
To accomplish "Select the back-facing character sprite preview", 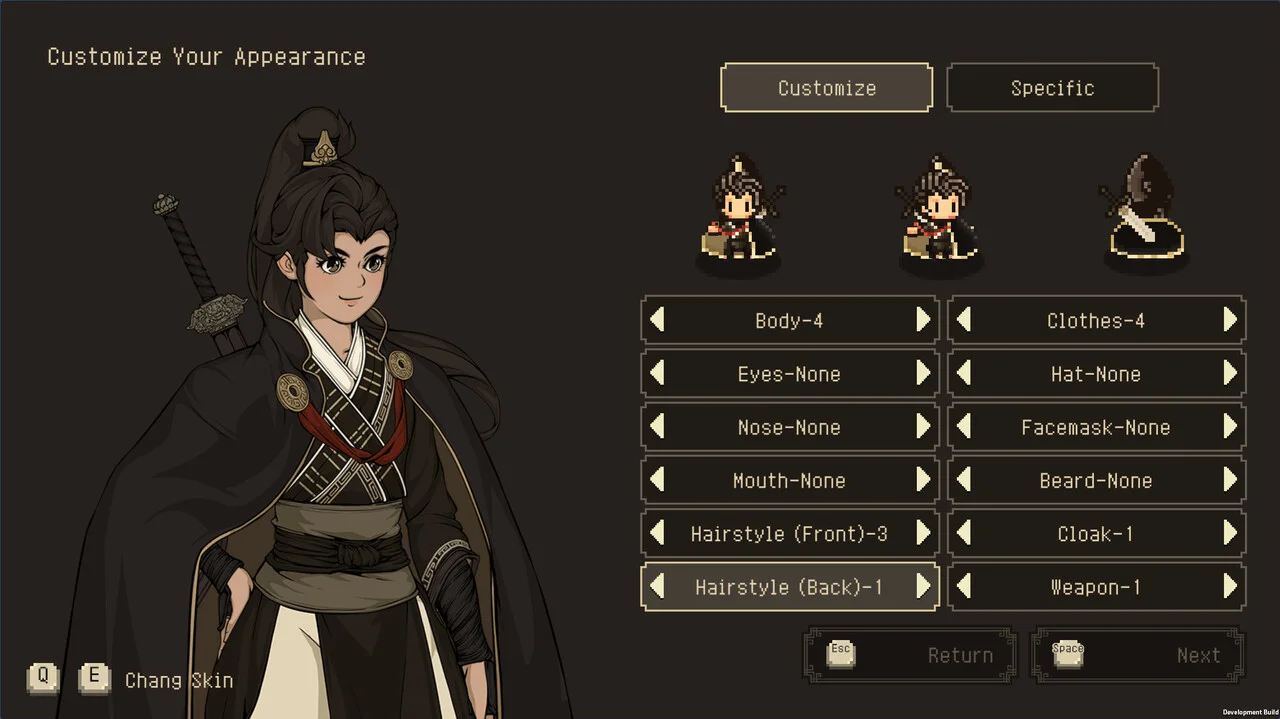I will [x=1143, y=215].
